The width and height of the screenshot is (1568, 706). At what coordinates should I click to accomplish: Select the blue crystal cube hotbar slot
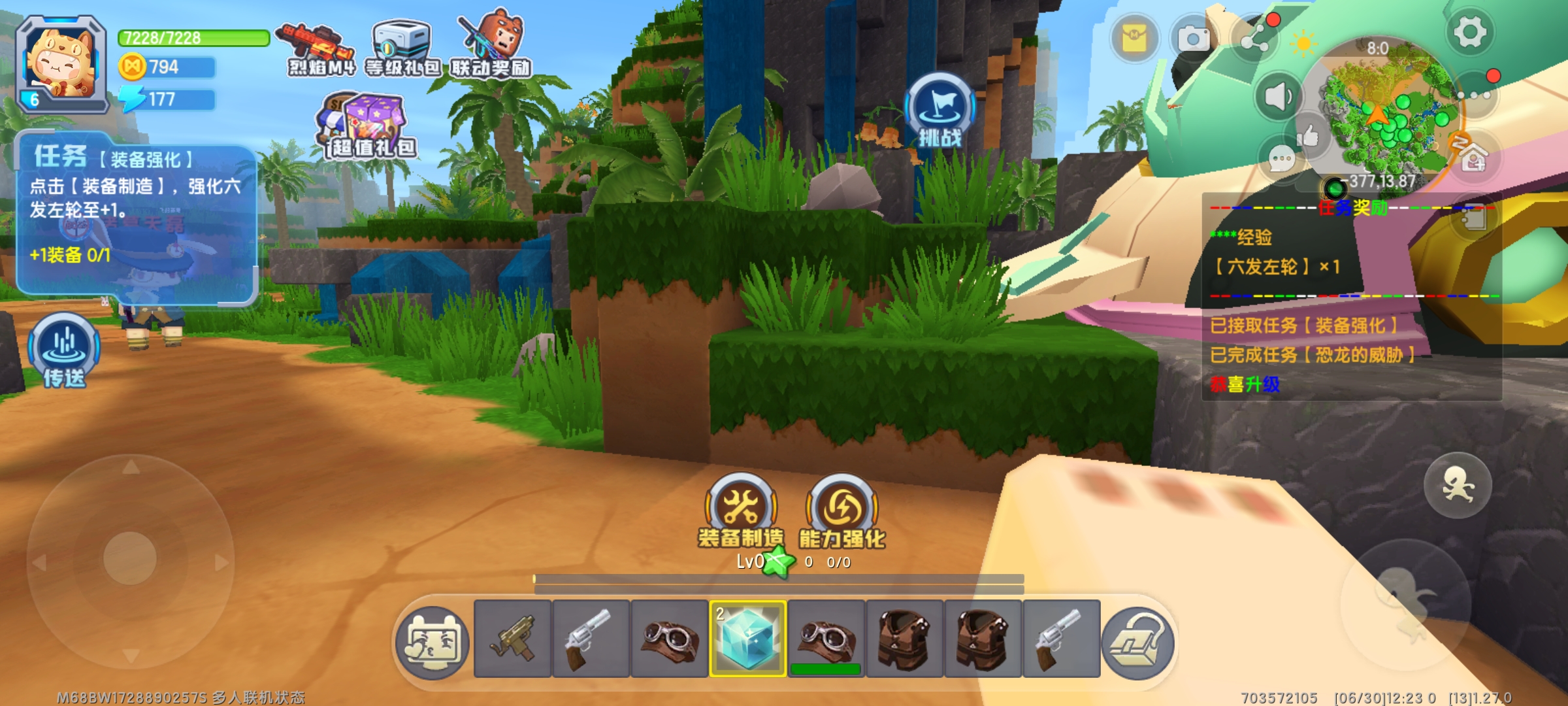[x=748, y=639]
